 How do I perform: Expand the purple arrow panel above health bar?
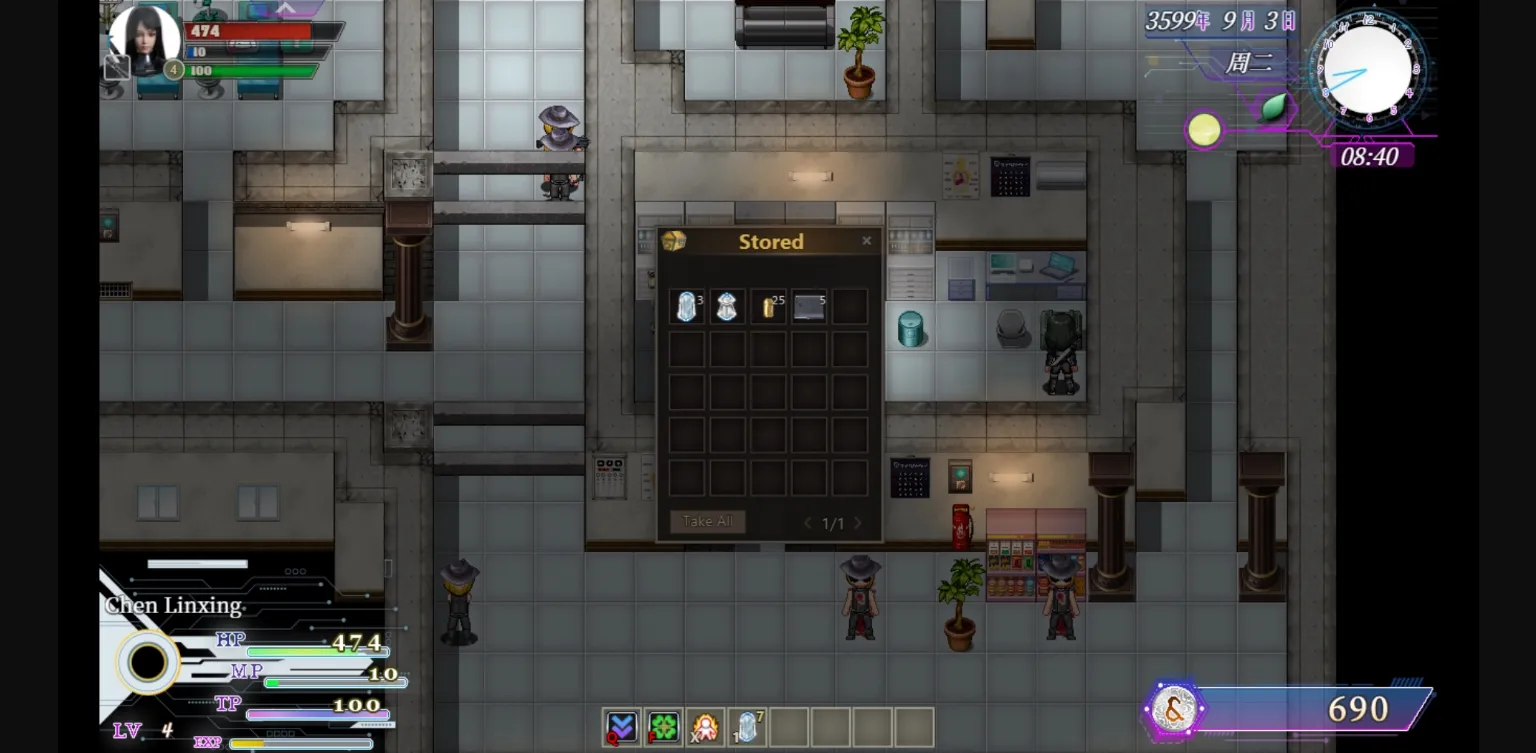click(285, 9)
